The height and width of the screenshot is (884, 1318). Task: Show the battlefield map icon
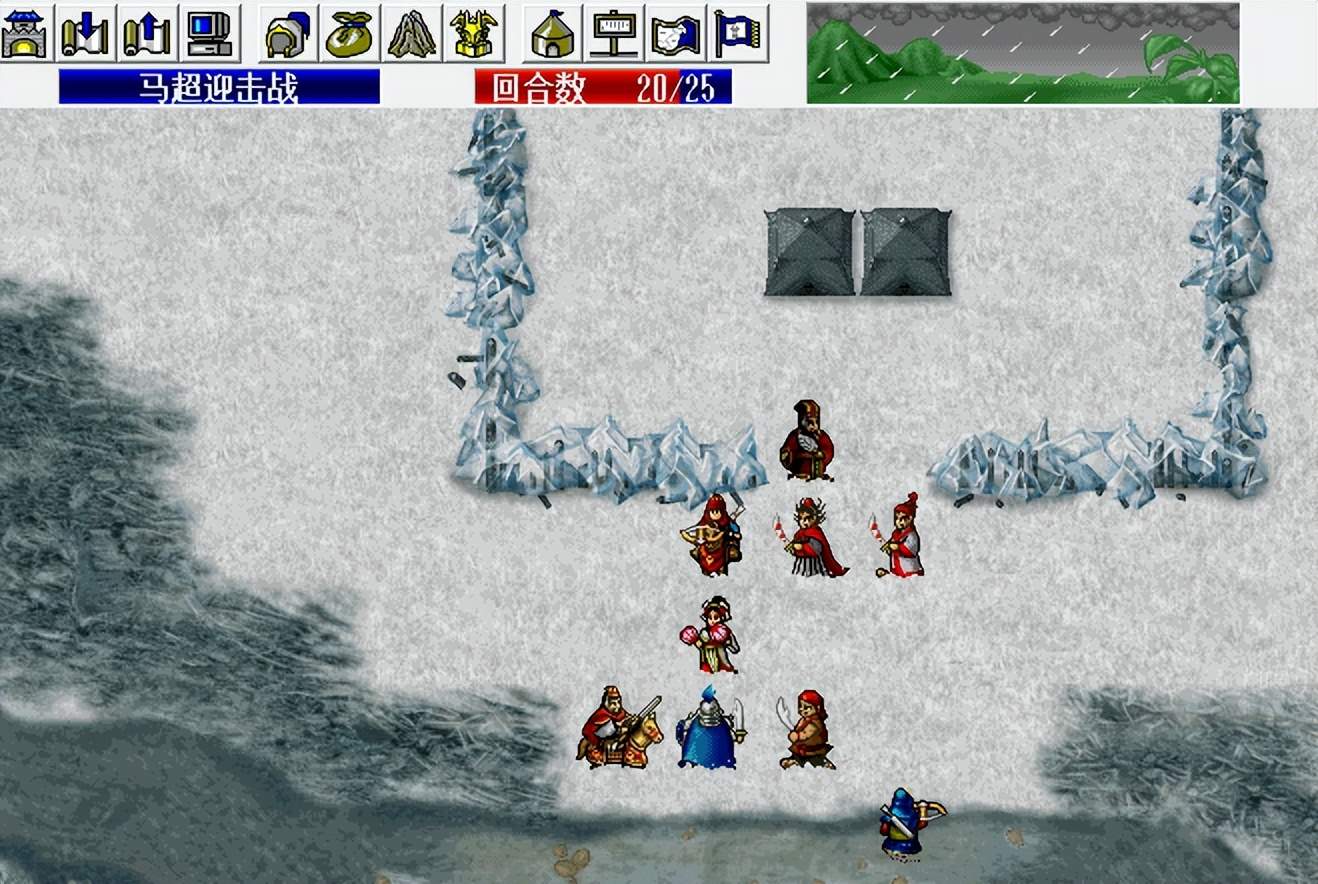pyautogui.click(x=676, y=33)
